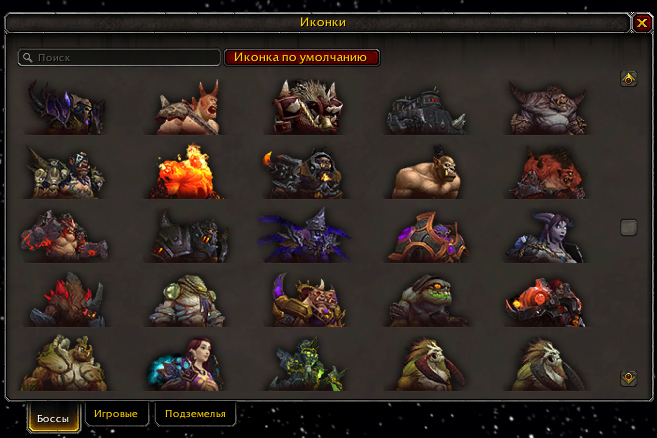Screen dimensions: 657x438
Task: Close the Иконки window
Action: point(642,22)
